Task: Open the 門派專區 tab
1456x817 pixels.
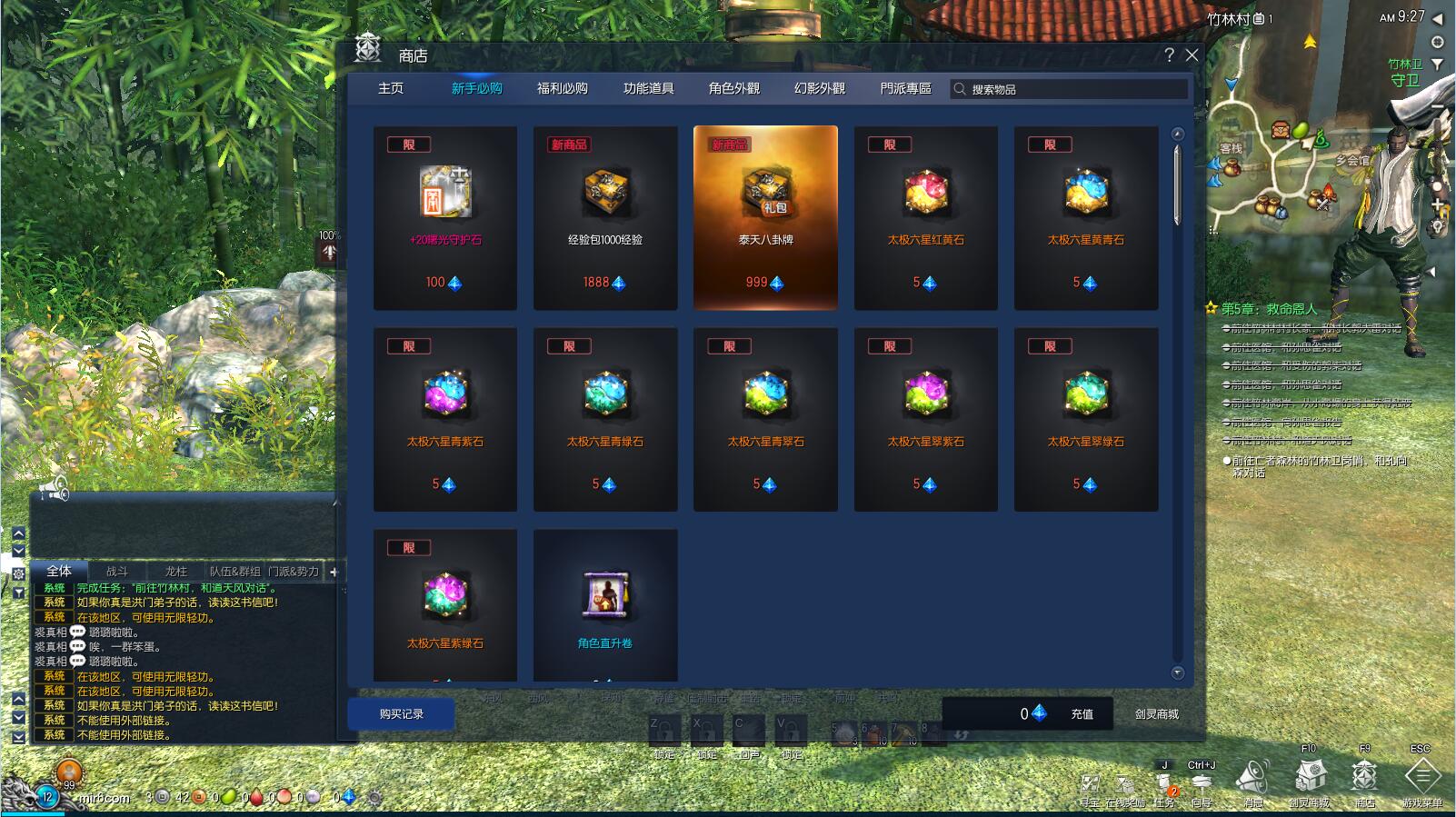Action: tap(905, 88)
